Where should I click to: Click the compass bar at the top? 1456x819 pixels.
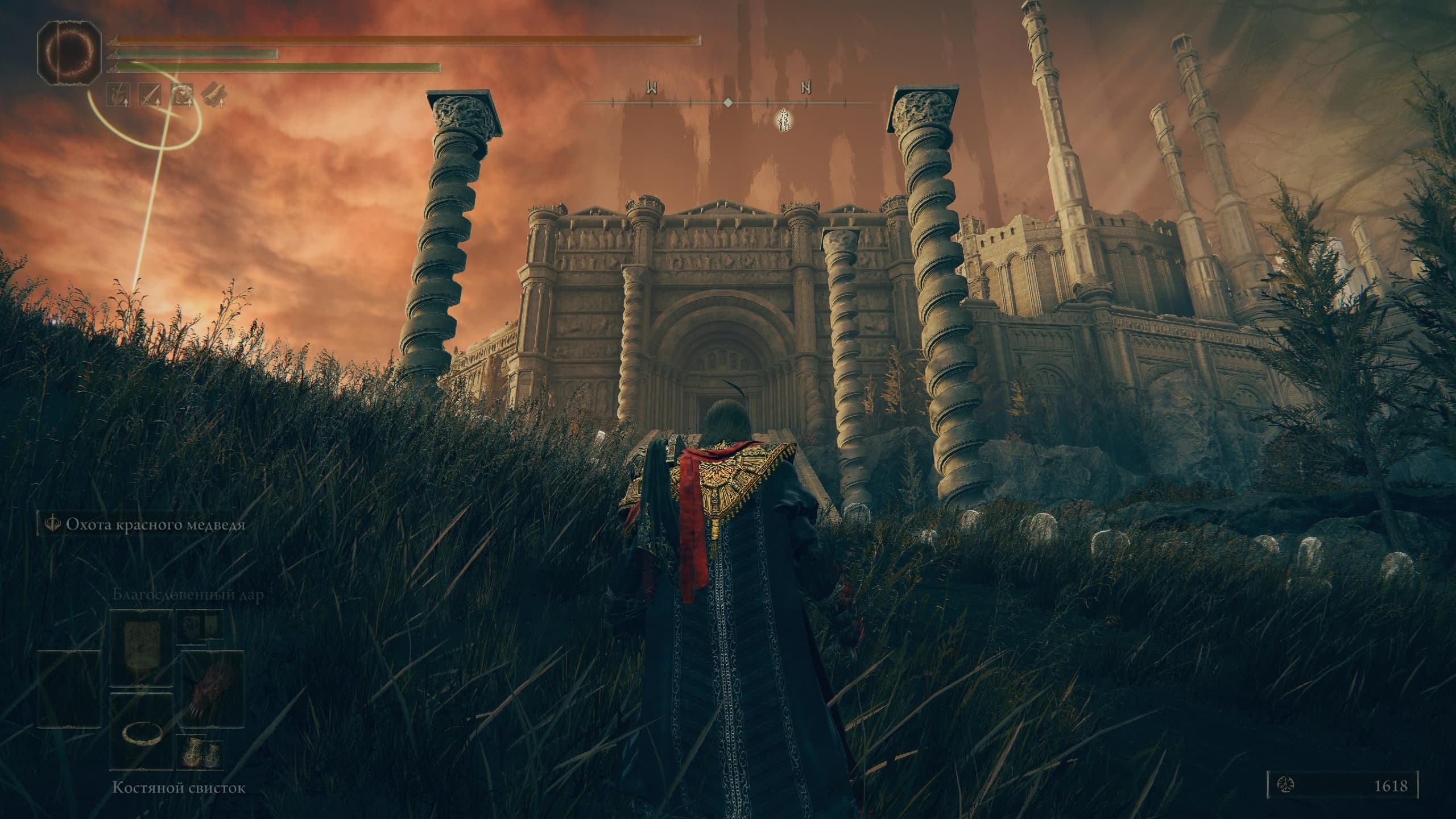[728, 102]
